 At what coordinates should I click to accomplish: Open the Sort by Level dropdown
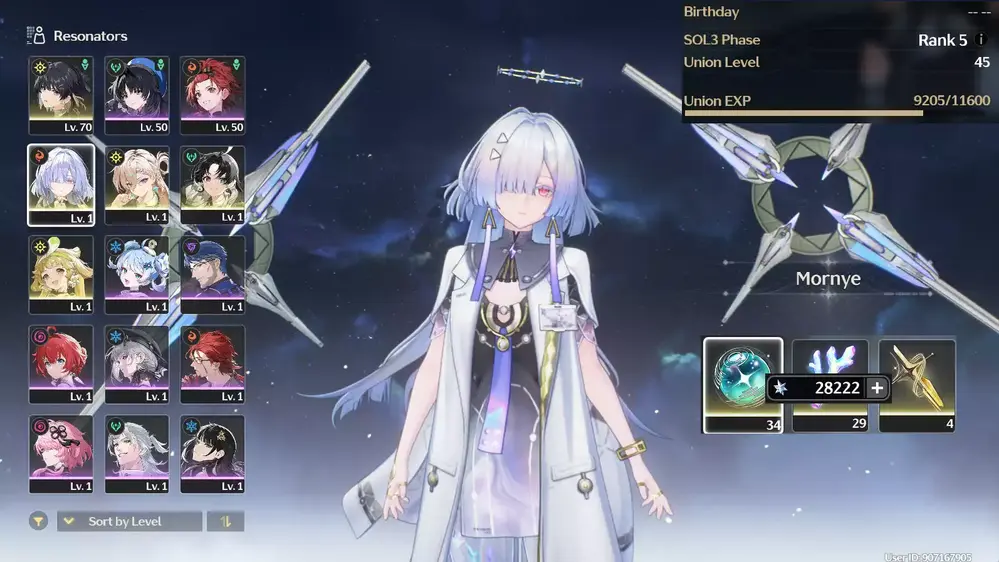tap(130, 521)
